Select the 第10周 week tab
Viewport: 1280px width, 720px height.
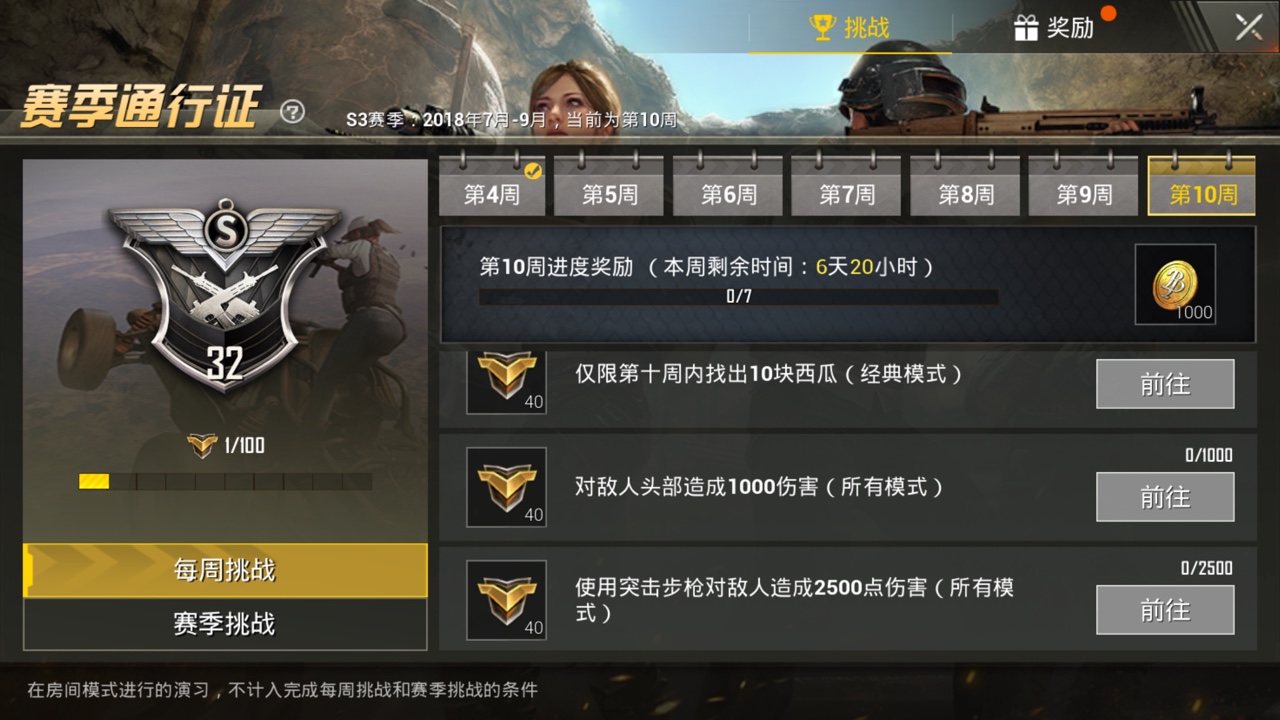[x=1202, y=196]
